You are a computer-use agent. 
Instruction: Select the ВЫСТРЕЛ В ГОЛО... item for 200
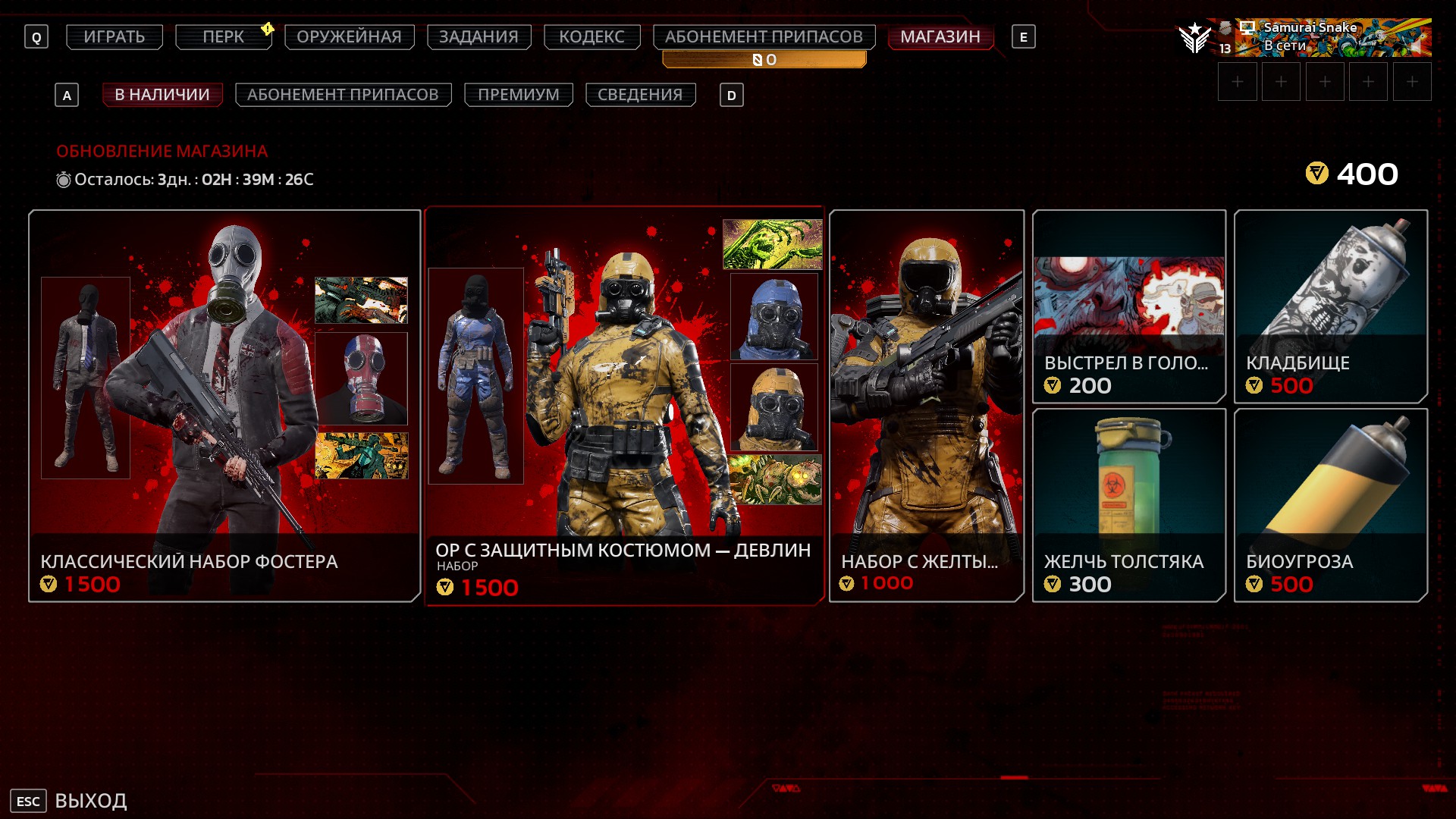tap(1128, 306)
